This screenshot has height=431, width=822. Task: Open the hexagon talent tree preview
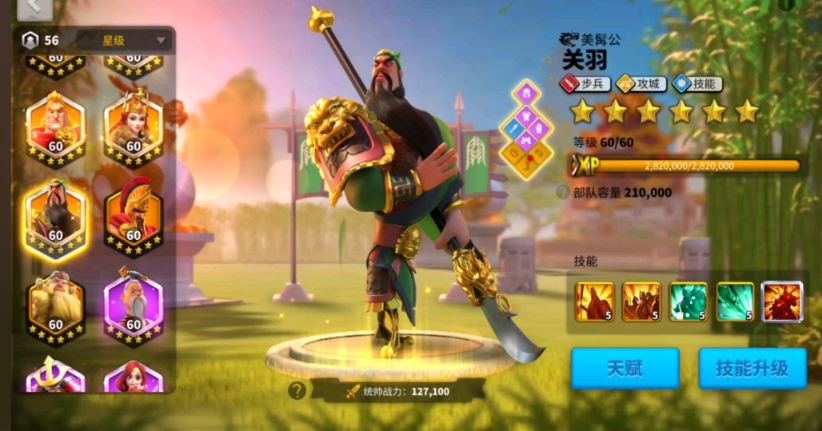click(527, 128)
